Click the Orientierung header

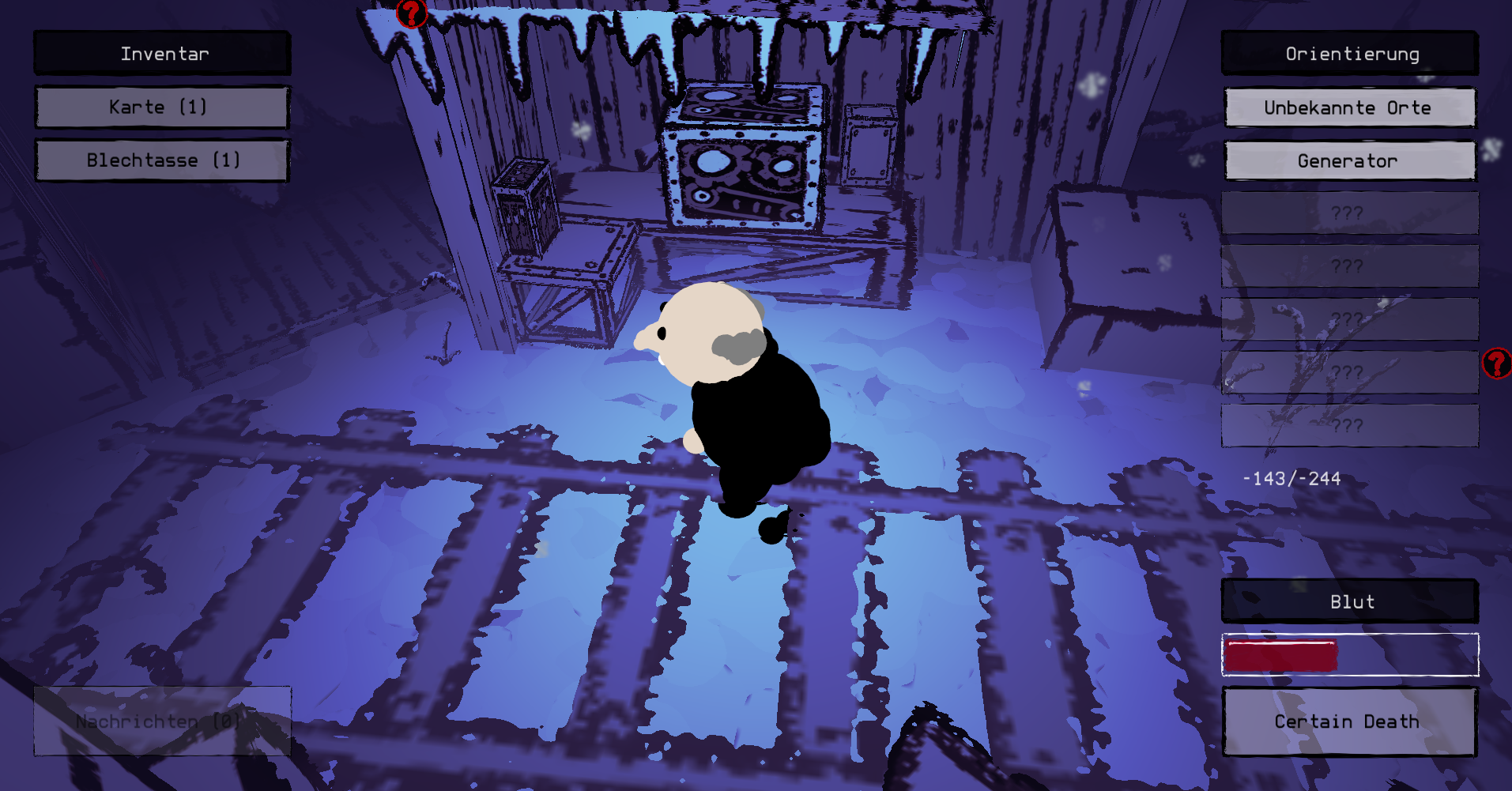pyautogui.click(x=1350, y=54)
